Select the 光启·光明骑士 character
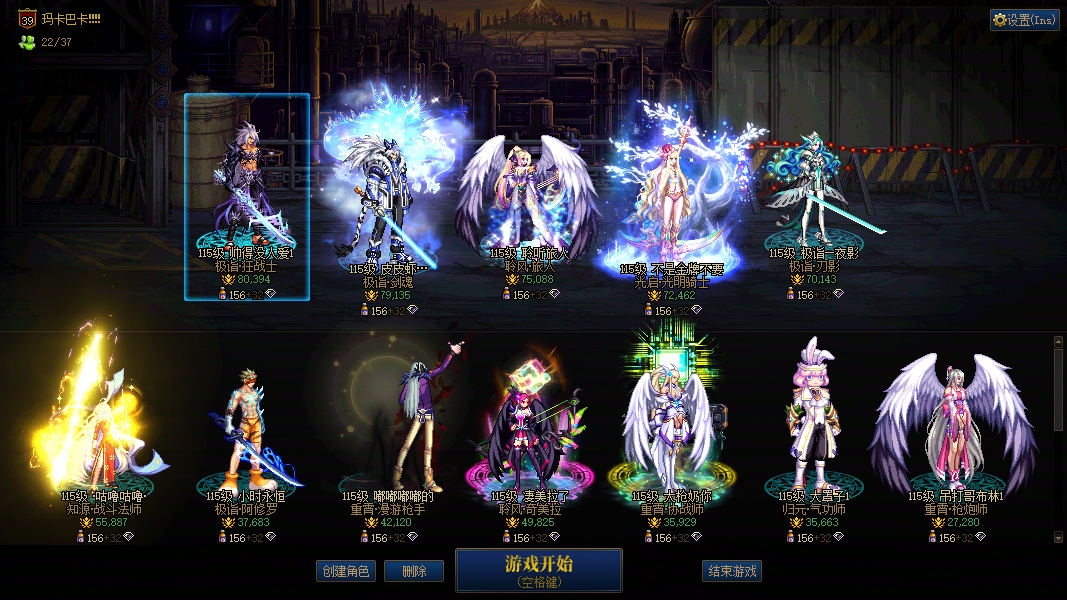The width and height of the screenshot is (1067, 600). [x=672, y=200]
